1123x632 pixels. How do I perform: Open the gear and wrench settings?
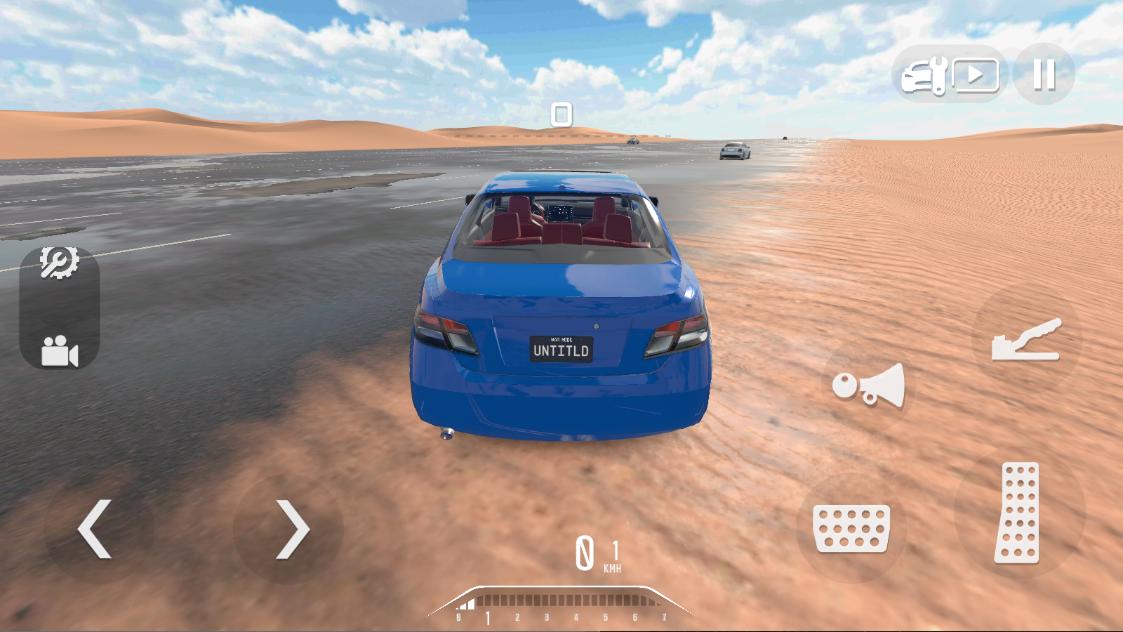(59, 263)
